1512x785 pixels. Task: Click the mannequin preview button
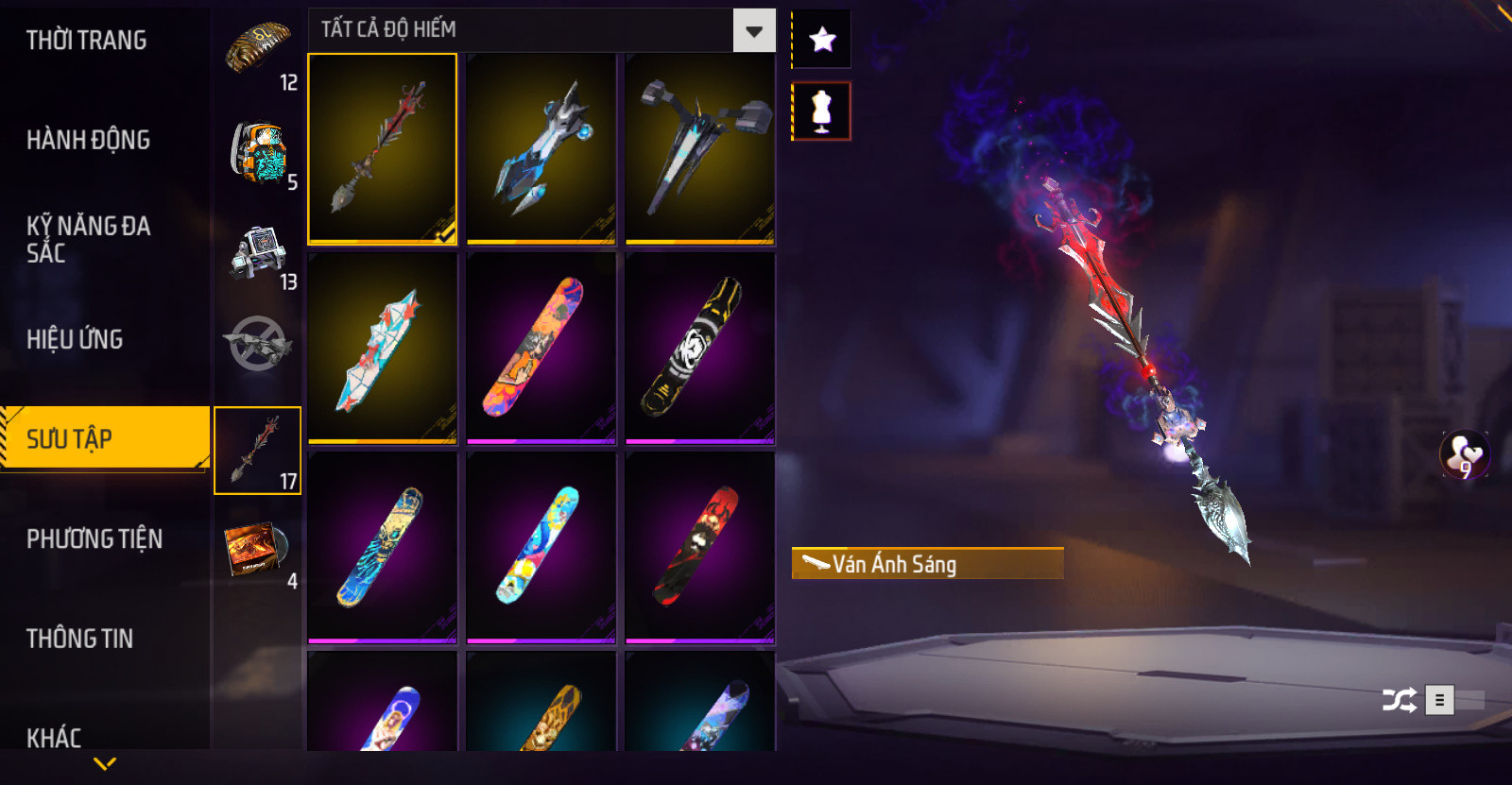[x=821, y=111]
